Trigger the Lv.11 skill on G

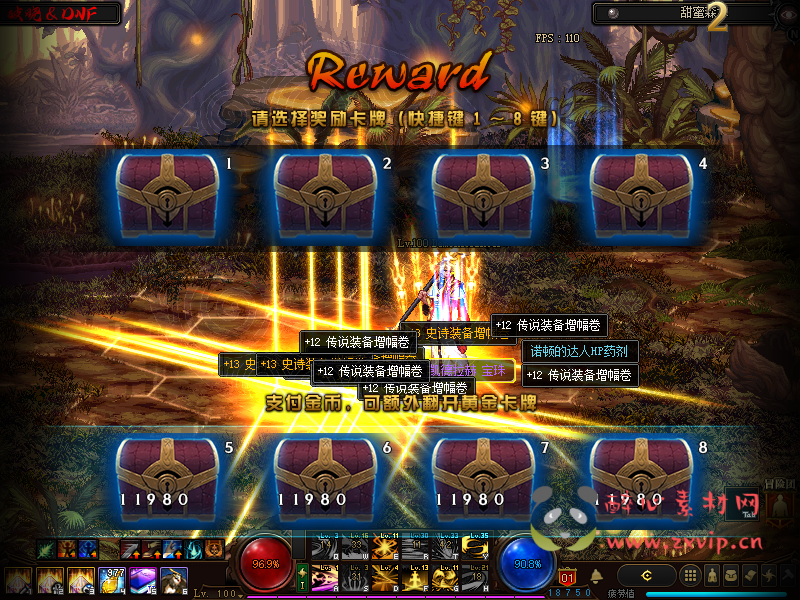click(x=448, y=579)
